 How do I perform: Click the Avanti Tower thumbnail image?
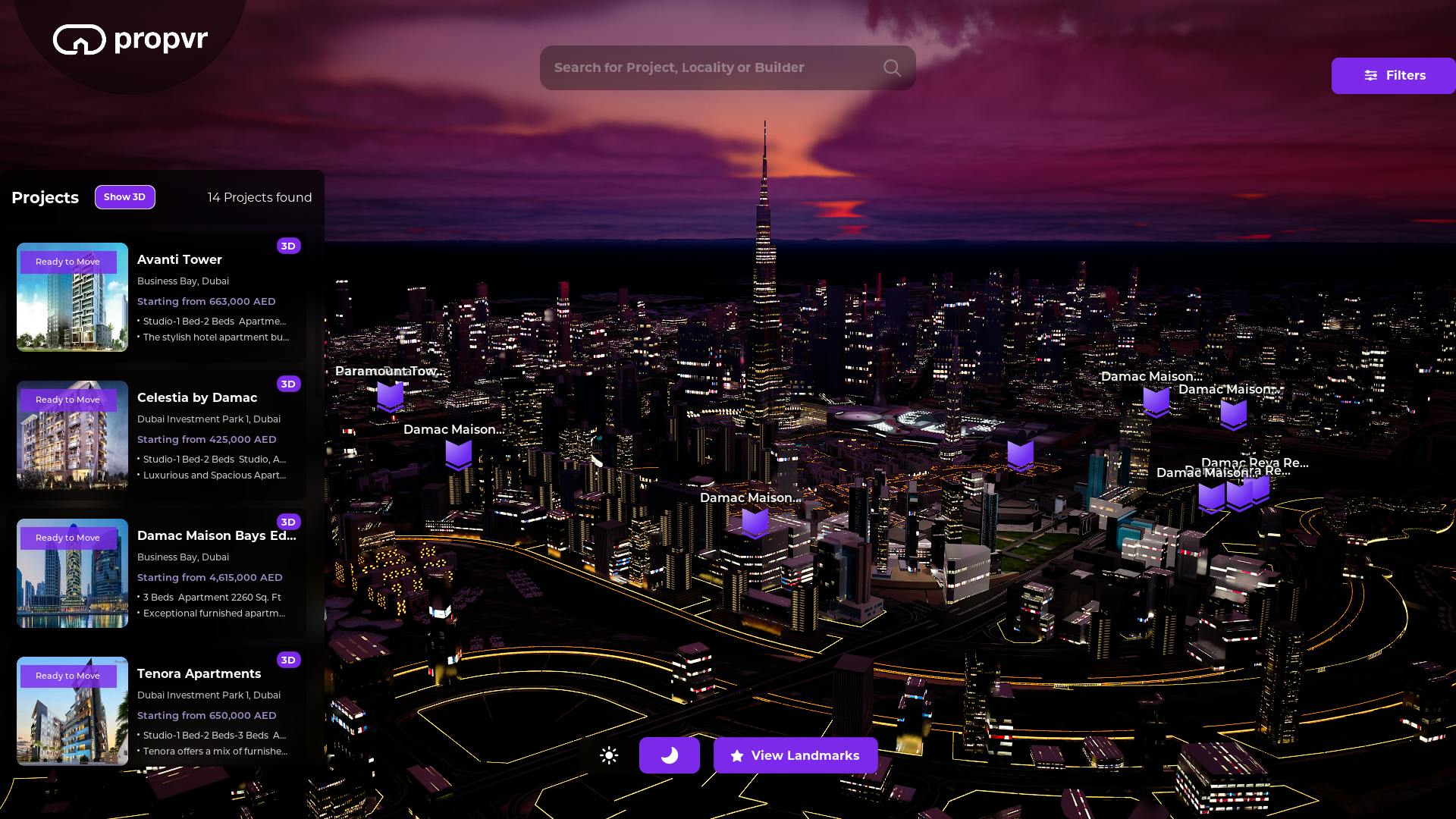(x=71, y=297)
